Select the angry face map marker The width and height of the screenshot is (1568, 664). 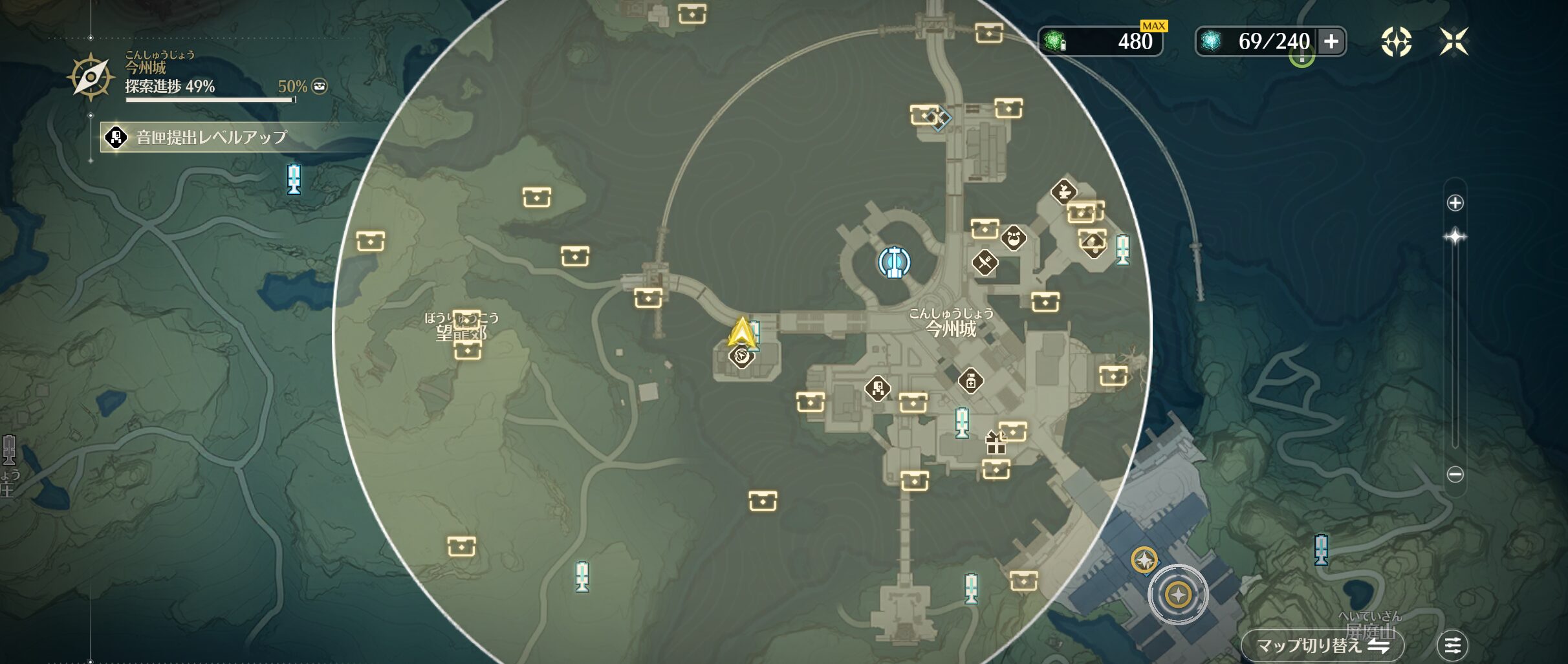(1014, 238)
